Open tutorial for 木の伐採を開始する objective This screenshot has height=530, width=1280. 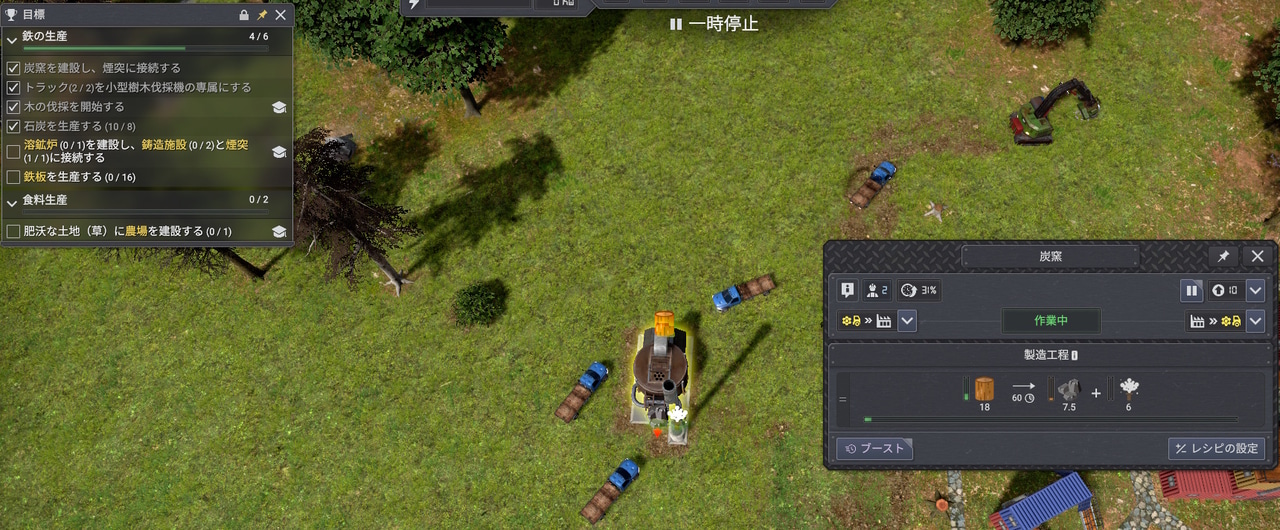(279, 107)
